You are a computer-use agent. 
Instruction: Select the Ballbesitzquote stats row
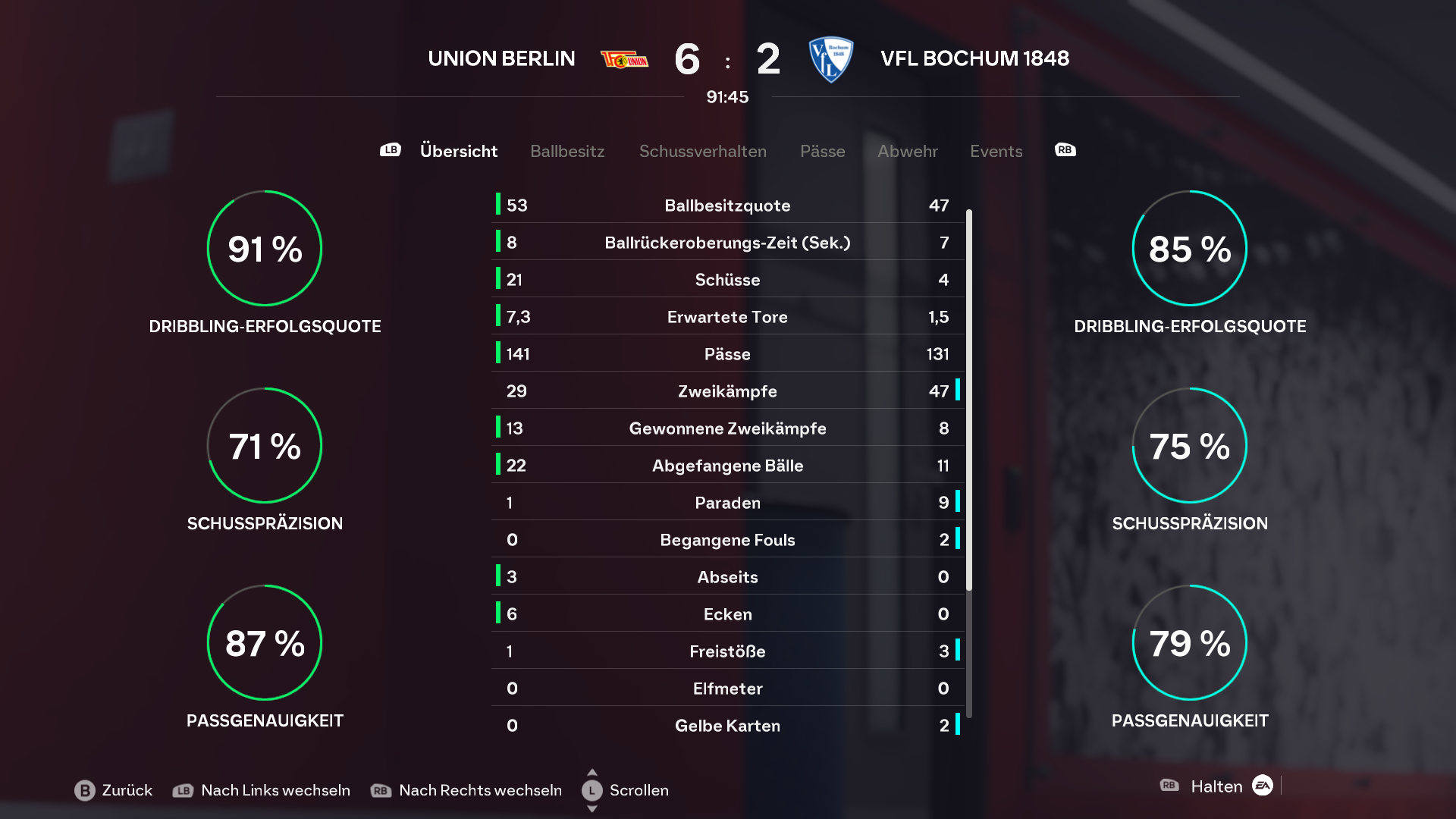(x=727, y=206)
